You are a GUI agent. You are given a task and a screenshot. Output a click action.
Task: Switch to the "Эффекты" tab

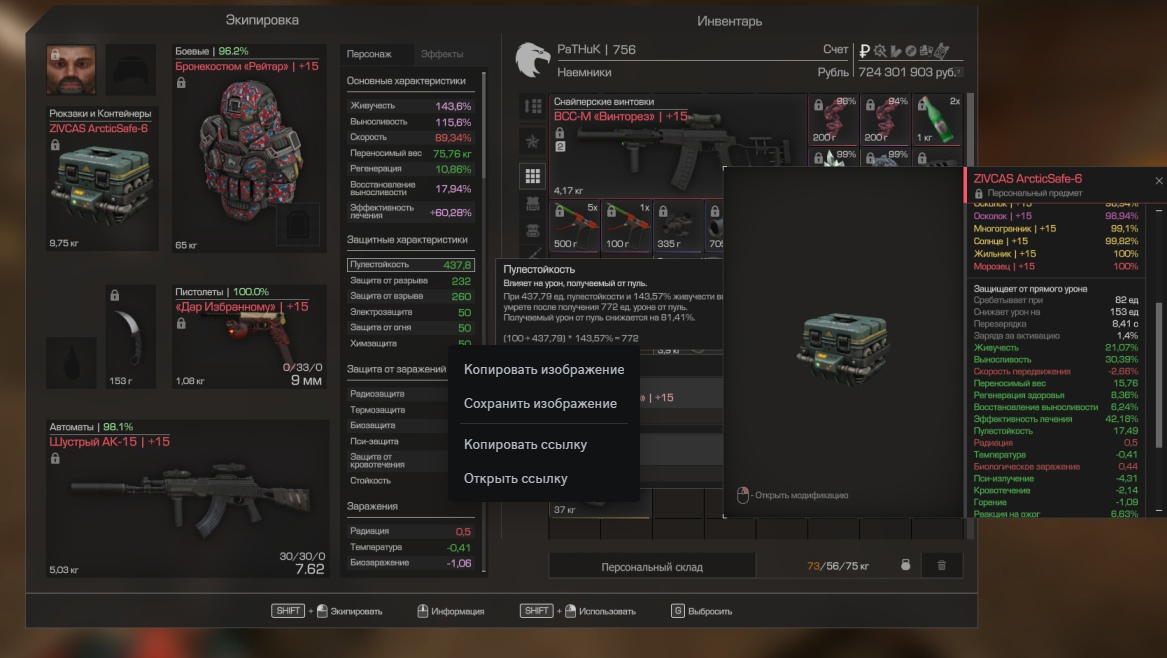441,54
